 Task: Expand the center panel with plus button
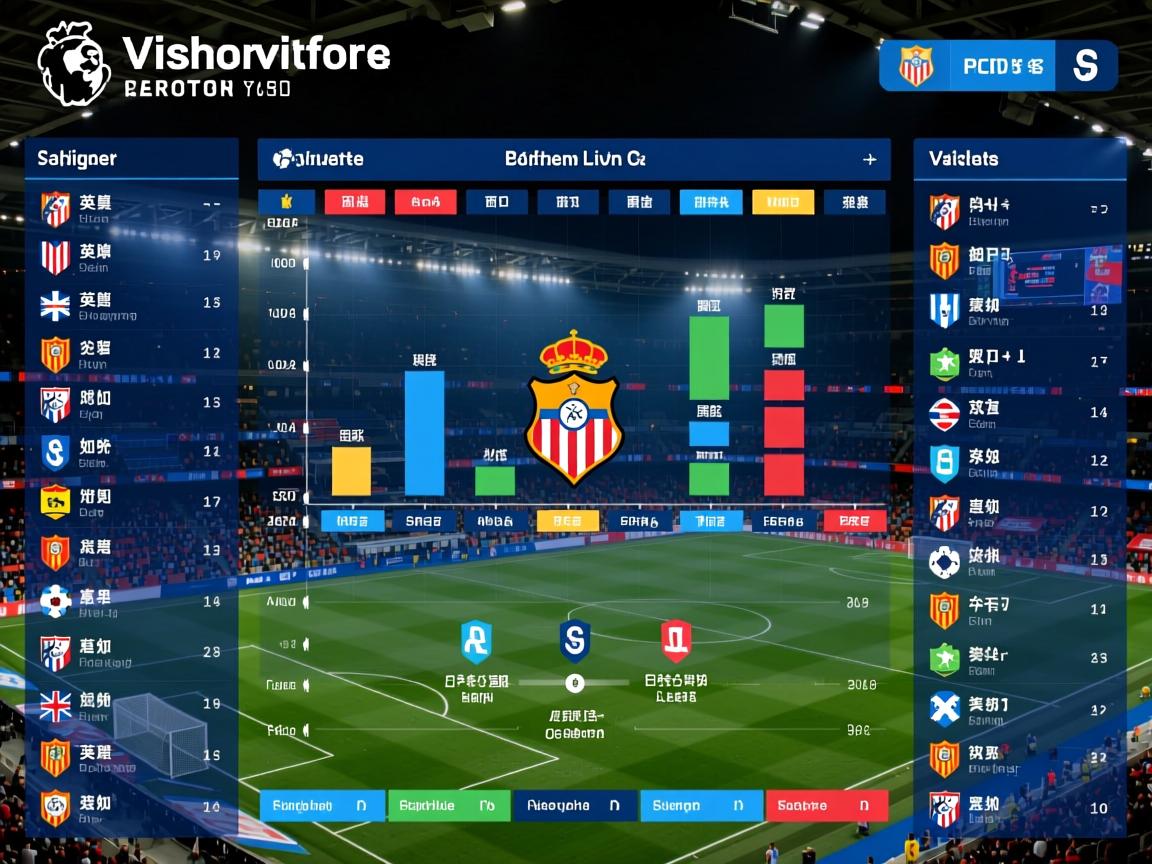[x=869, y=159]
